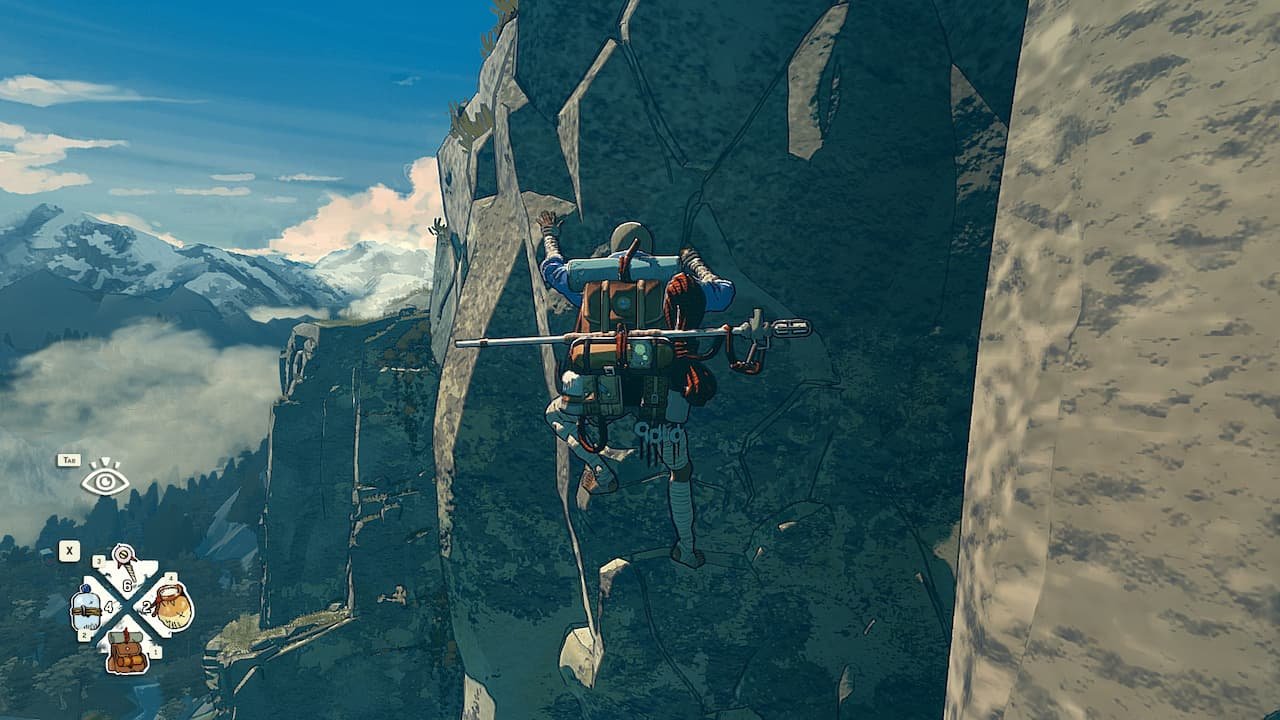This screenshot has height=720, width=1280.
Task: Choose the chalk bag item slot
Action: point(171,606)
